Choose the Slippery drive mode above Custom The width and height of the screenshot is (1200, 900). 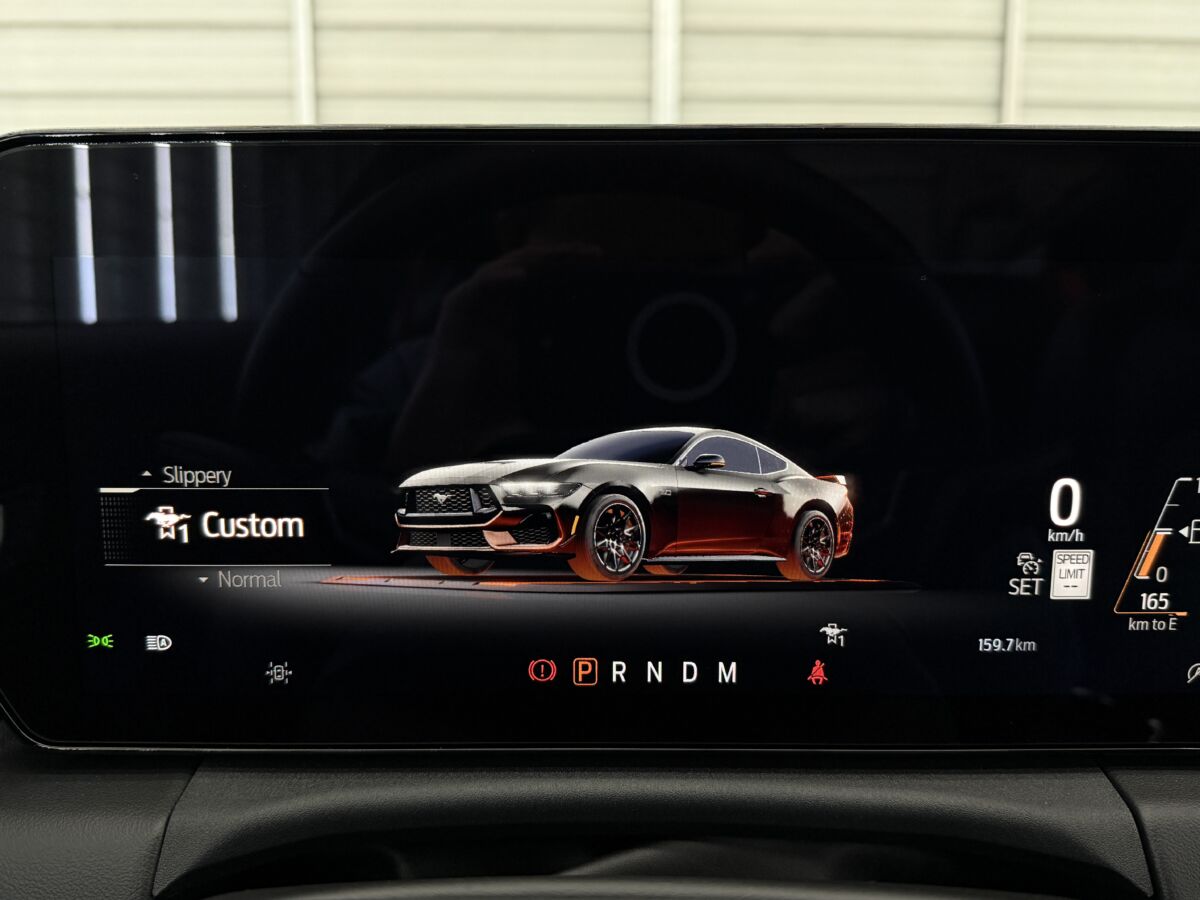195,476
